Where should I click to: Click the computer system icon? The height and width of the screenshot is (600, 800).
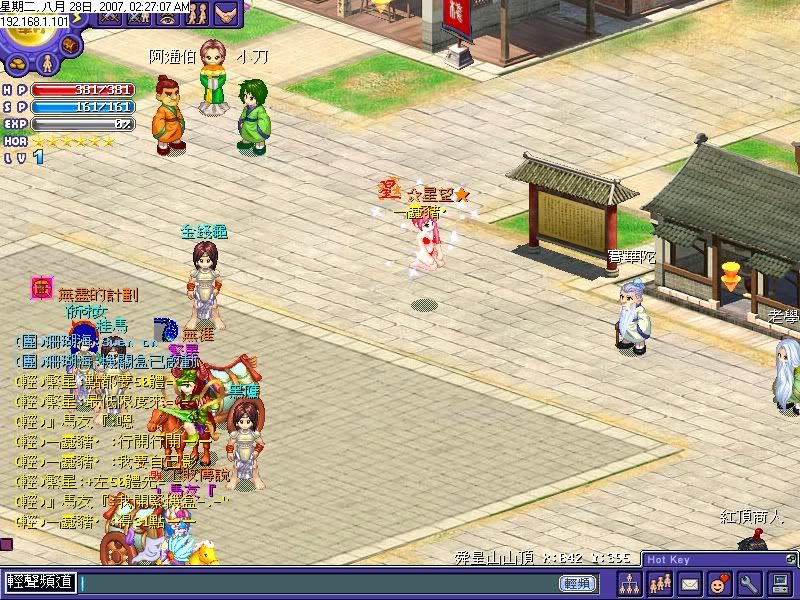click(780, 583)
